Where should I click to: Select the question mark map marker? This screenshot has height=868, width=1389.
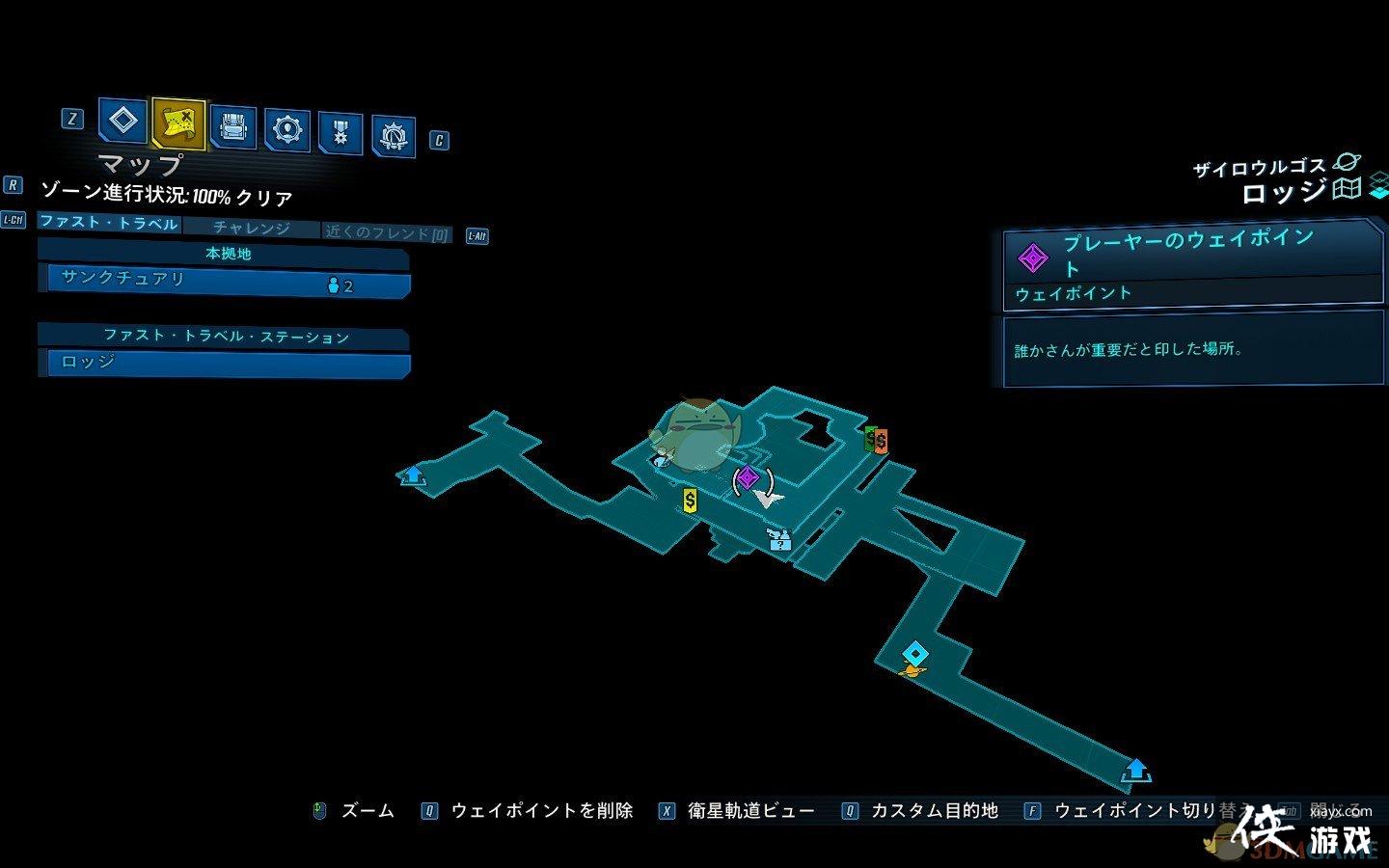point(779,541)
